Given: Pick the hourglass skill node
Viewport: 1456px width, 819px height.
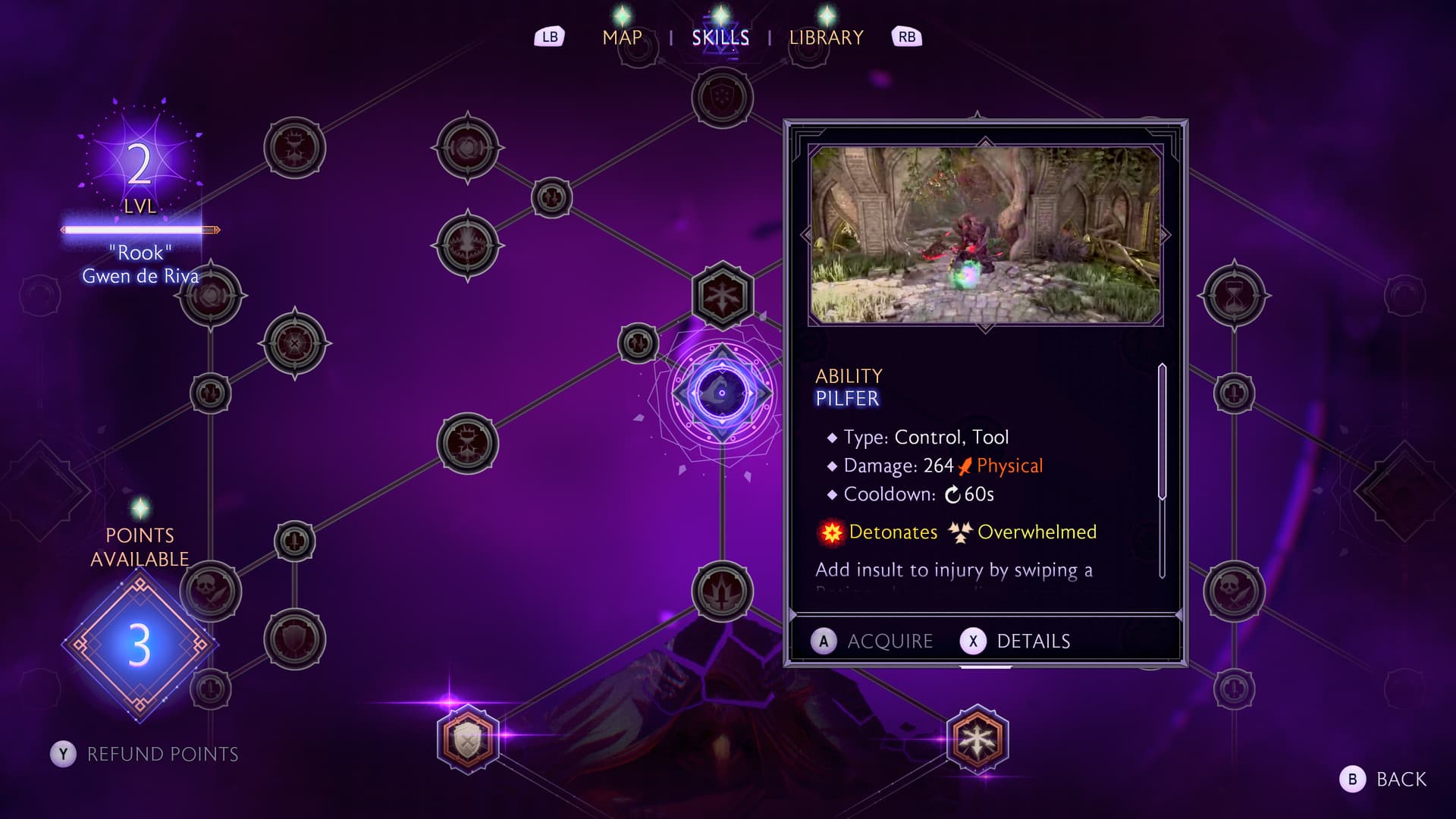Looking at the screenshot, I should 1234,296.
